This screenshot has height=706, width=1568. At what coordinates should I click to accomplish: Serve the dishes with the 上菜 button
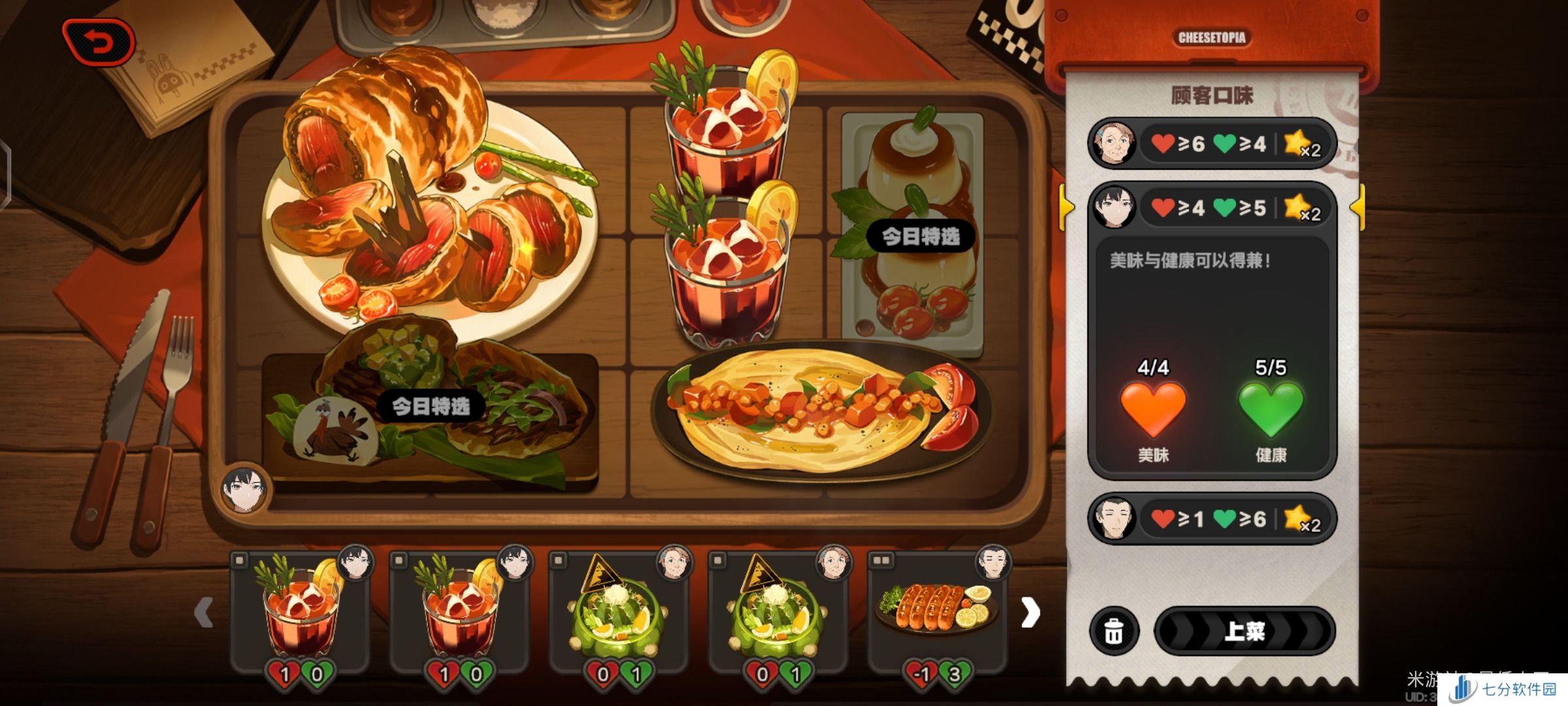coord(1244,631)
